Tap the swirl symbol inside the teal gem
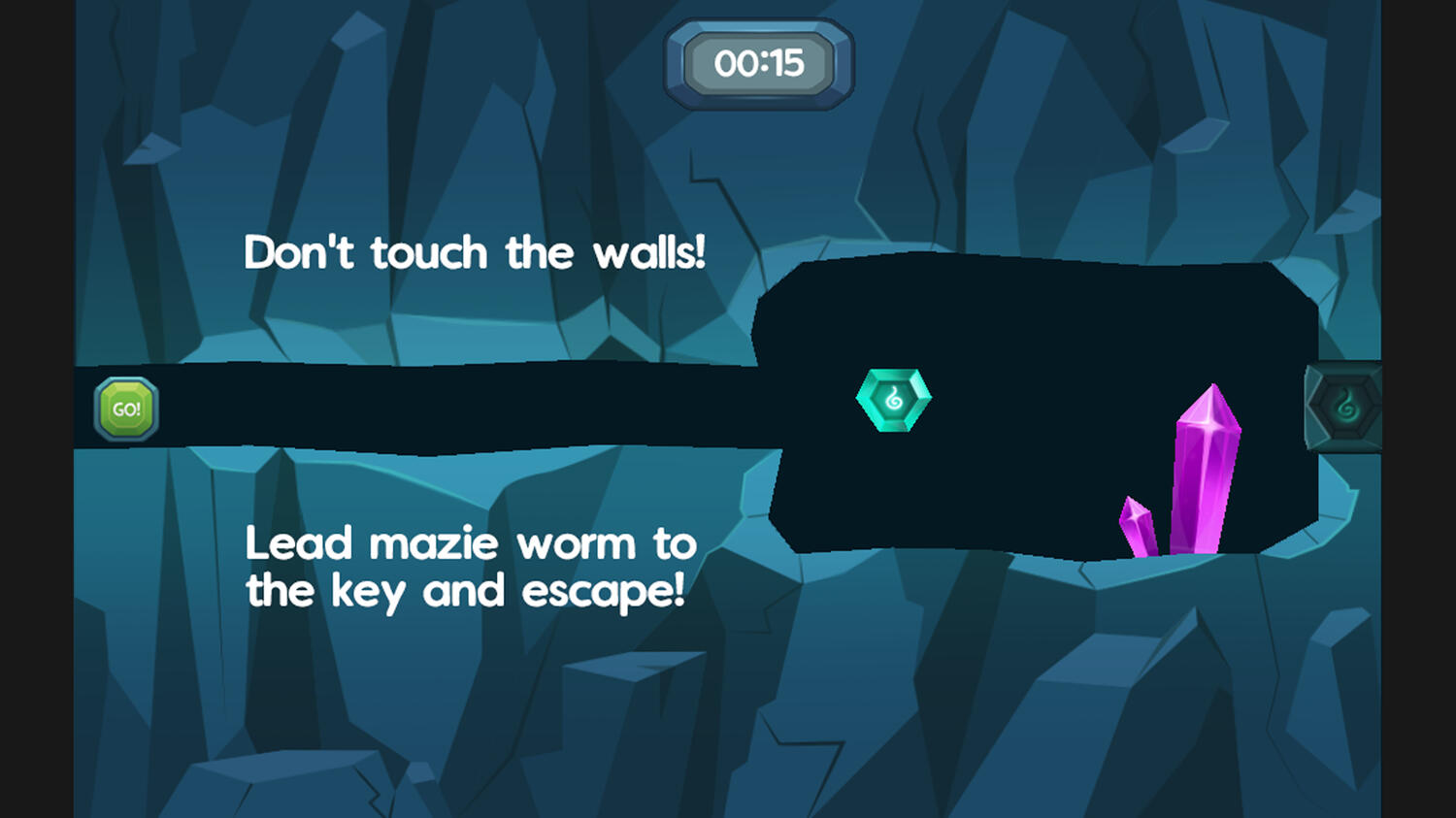Screen dimensions: 1456x818 click(x=894, y=396)
